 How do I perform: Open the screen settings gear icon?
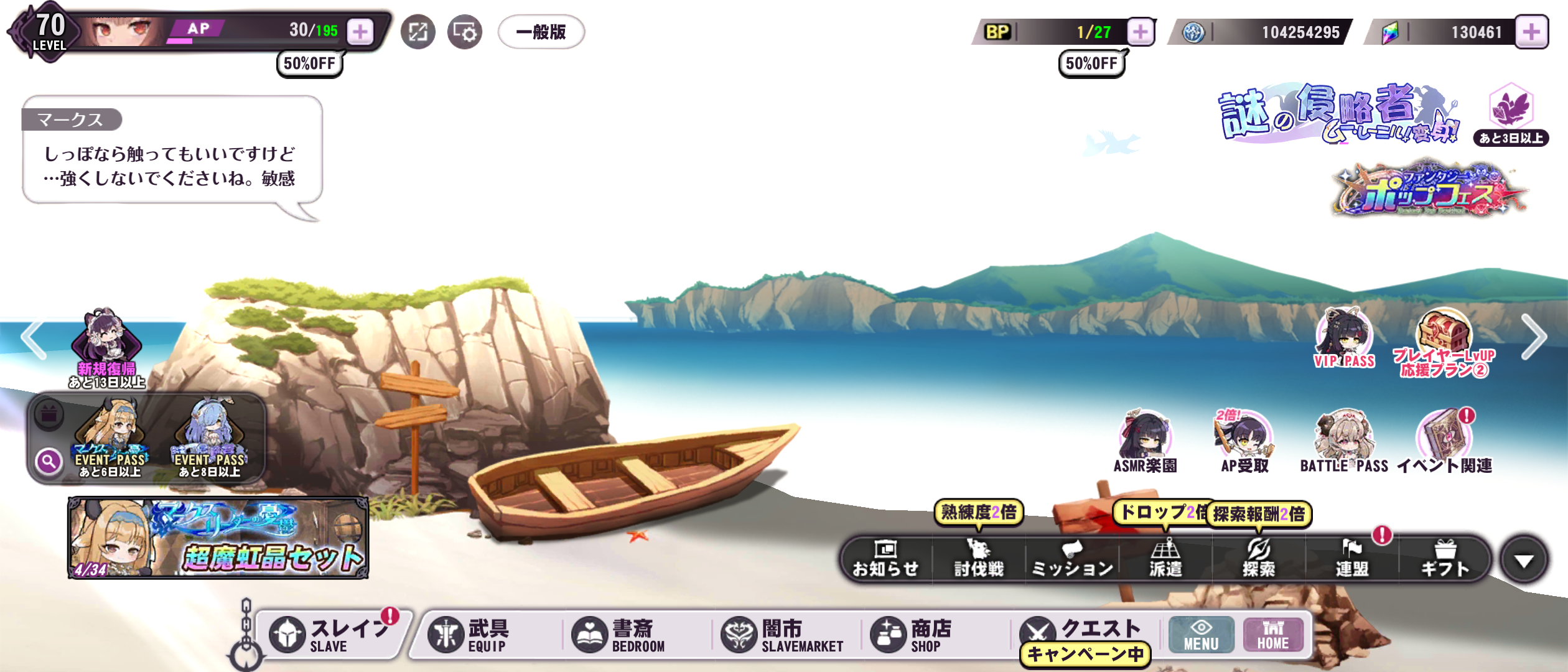[x=464, y=32]
